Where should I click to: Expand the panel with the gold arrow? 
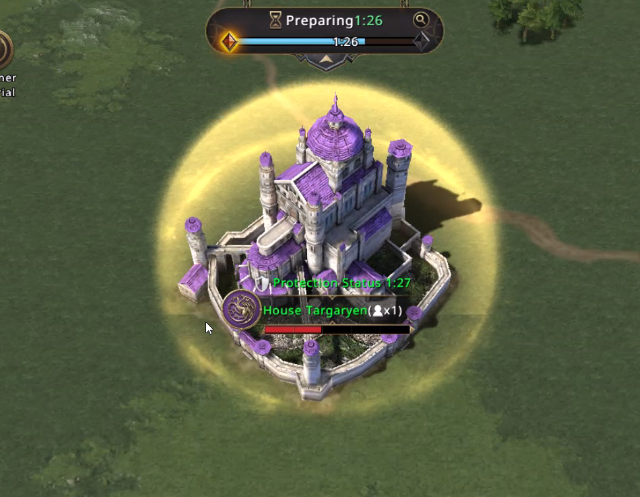tap(325, 60)
